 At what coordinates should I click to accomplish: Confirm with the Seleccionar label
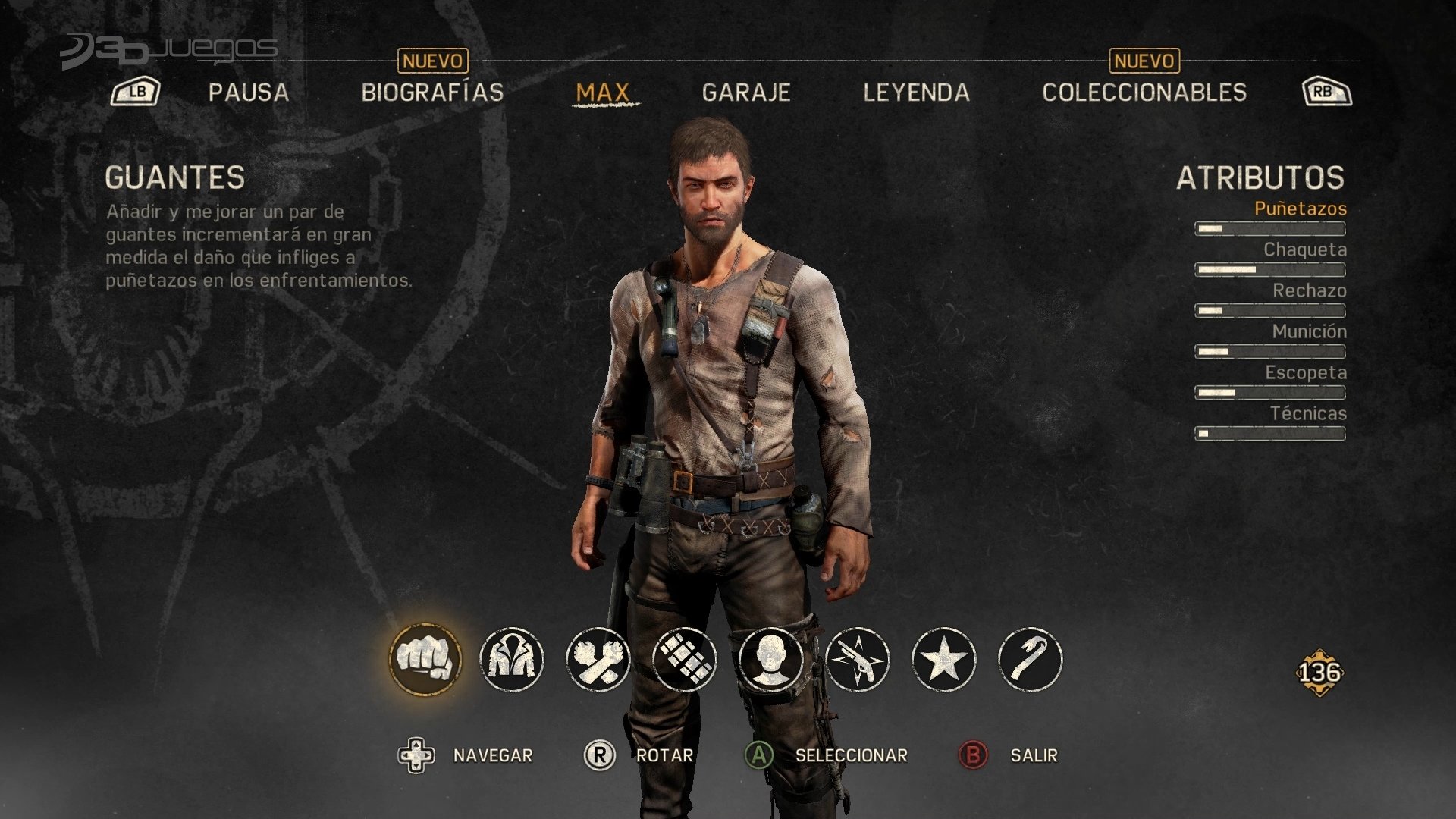click(851, 755)
